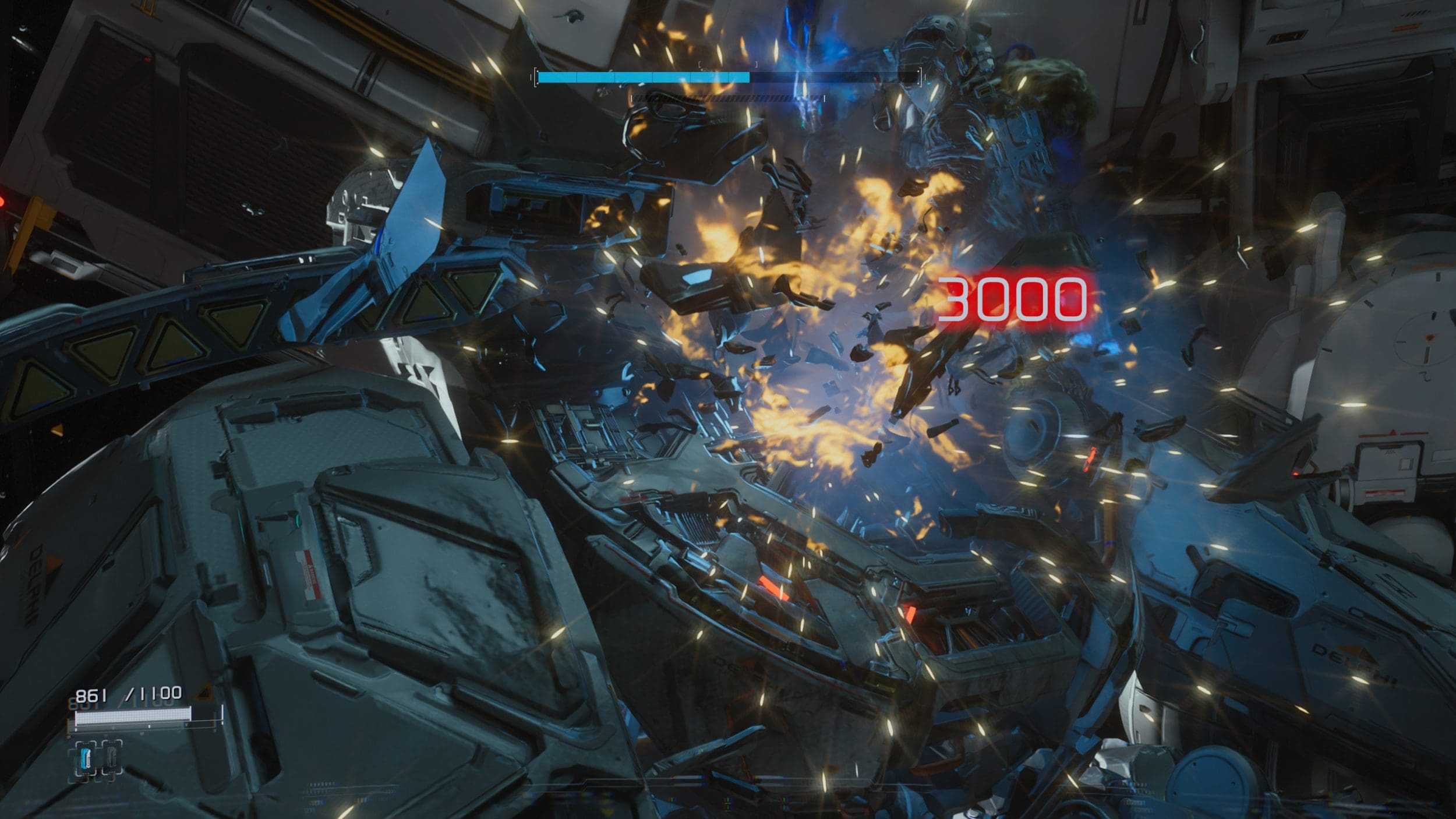Select the empty grey canister slot
1456x819 pixels.
click(x=112, y=758)
